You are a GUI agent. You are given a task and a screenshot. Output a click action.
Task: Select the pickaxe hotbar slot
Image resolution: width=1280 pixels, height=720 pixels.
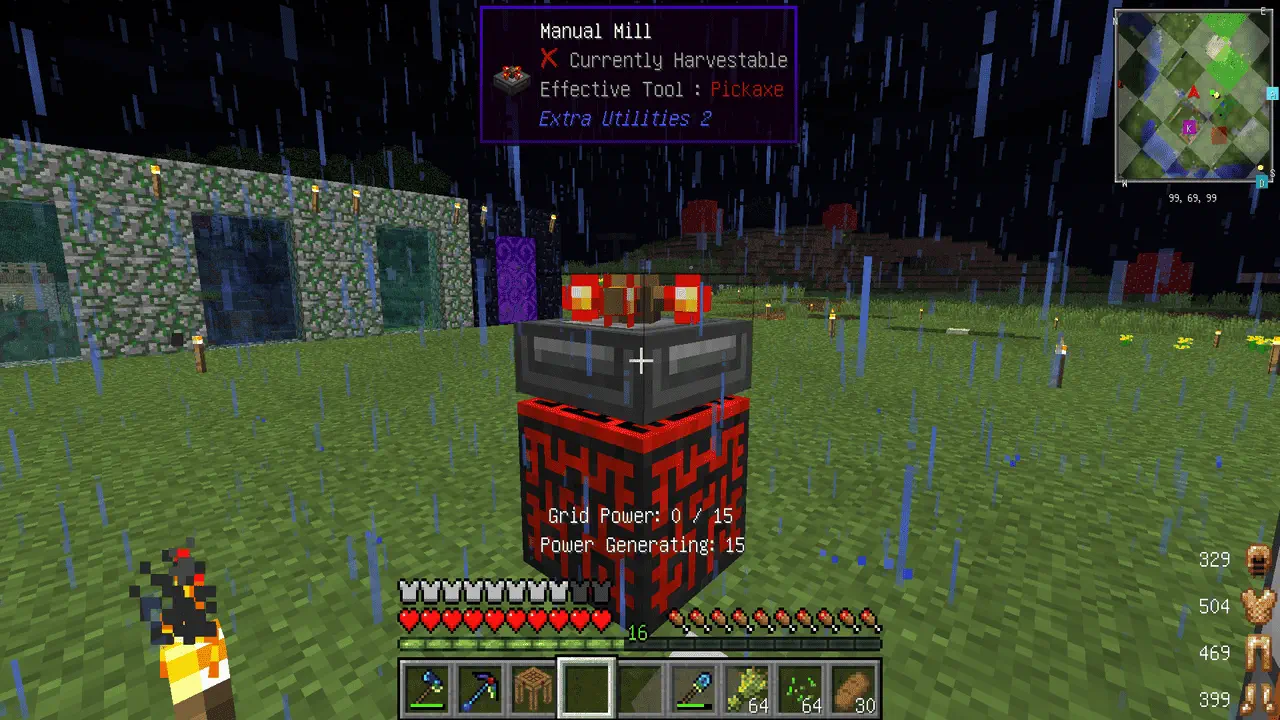[478, 688]
